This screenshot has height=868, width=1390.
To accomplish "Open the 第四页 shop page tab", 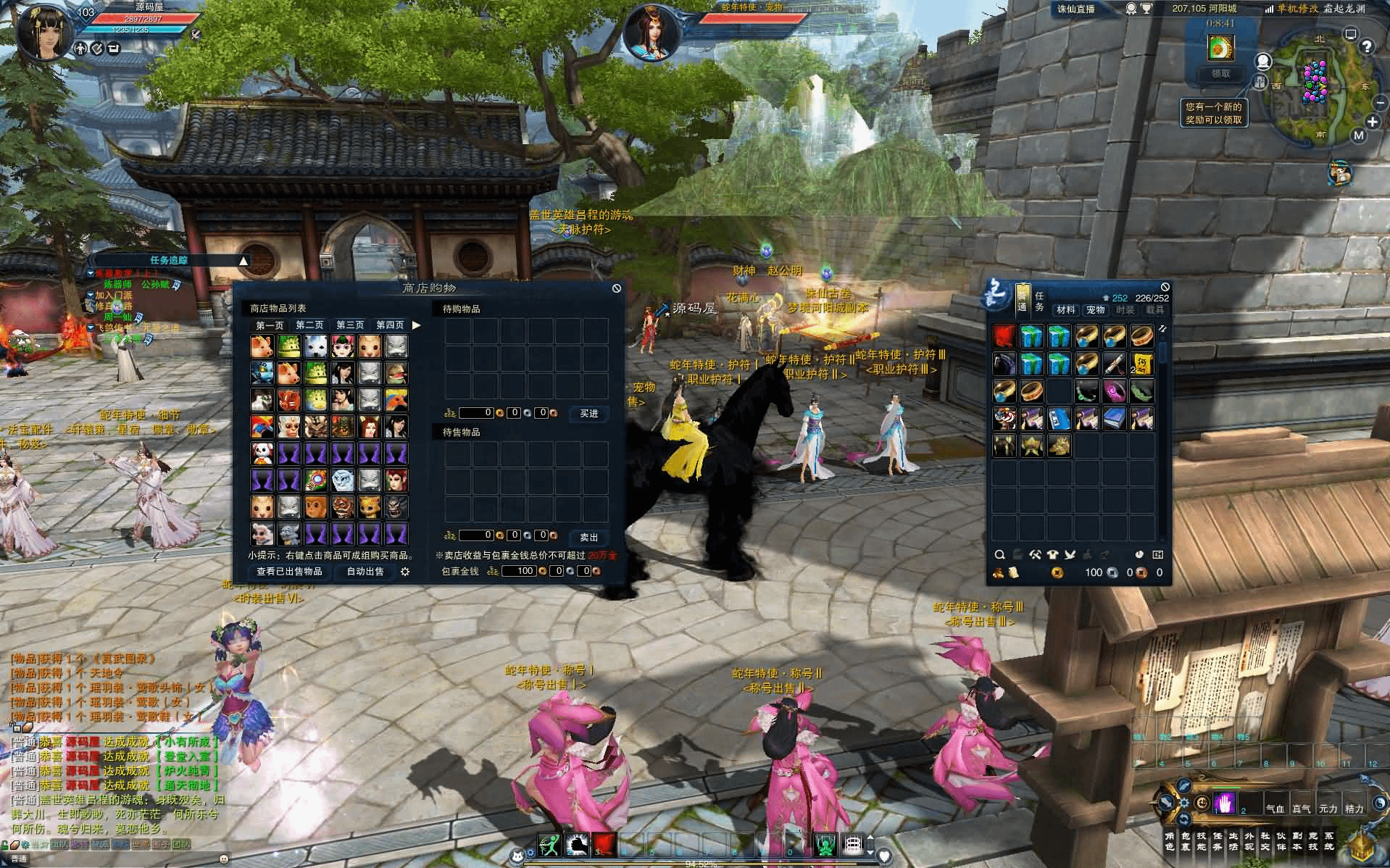I will point(390,325).
